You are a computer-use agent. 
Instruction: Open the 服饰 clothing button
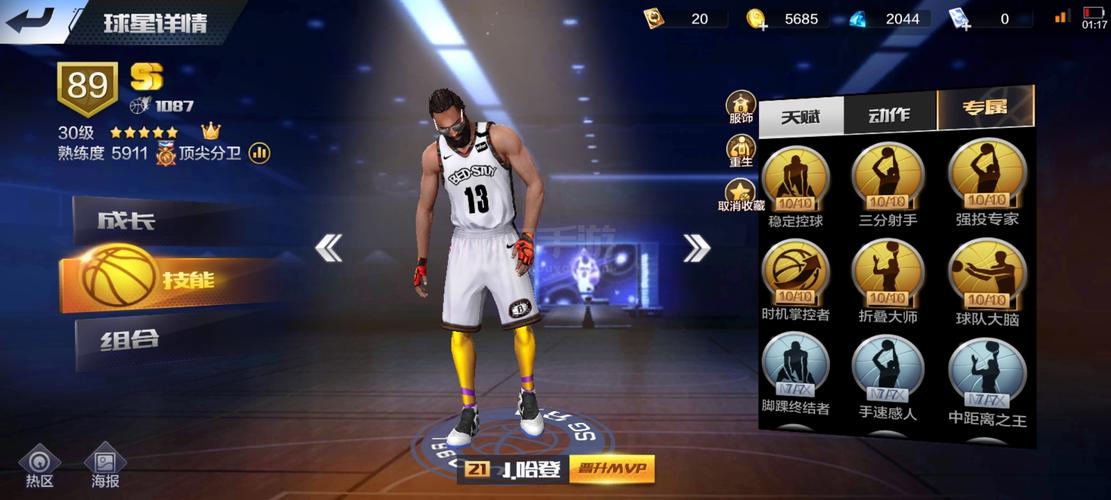pyautogui.click(x=741, y=107)
